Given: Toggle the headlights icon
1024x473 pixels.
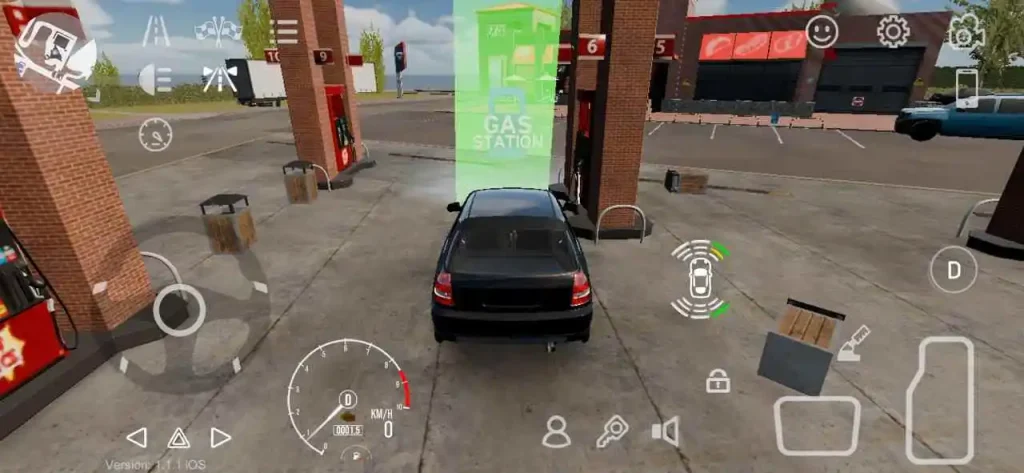Looking at the screenshot, I should click(155, 78).
